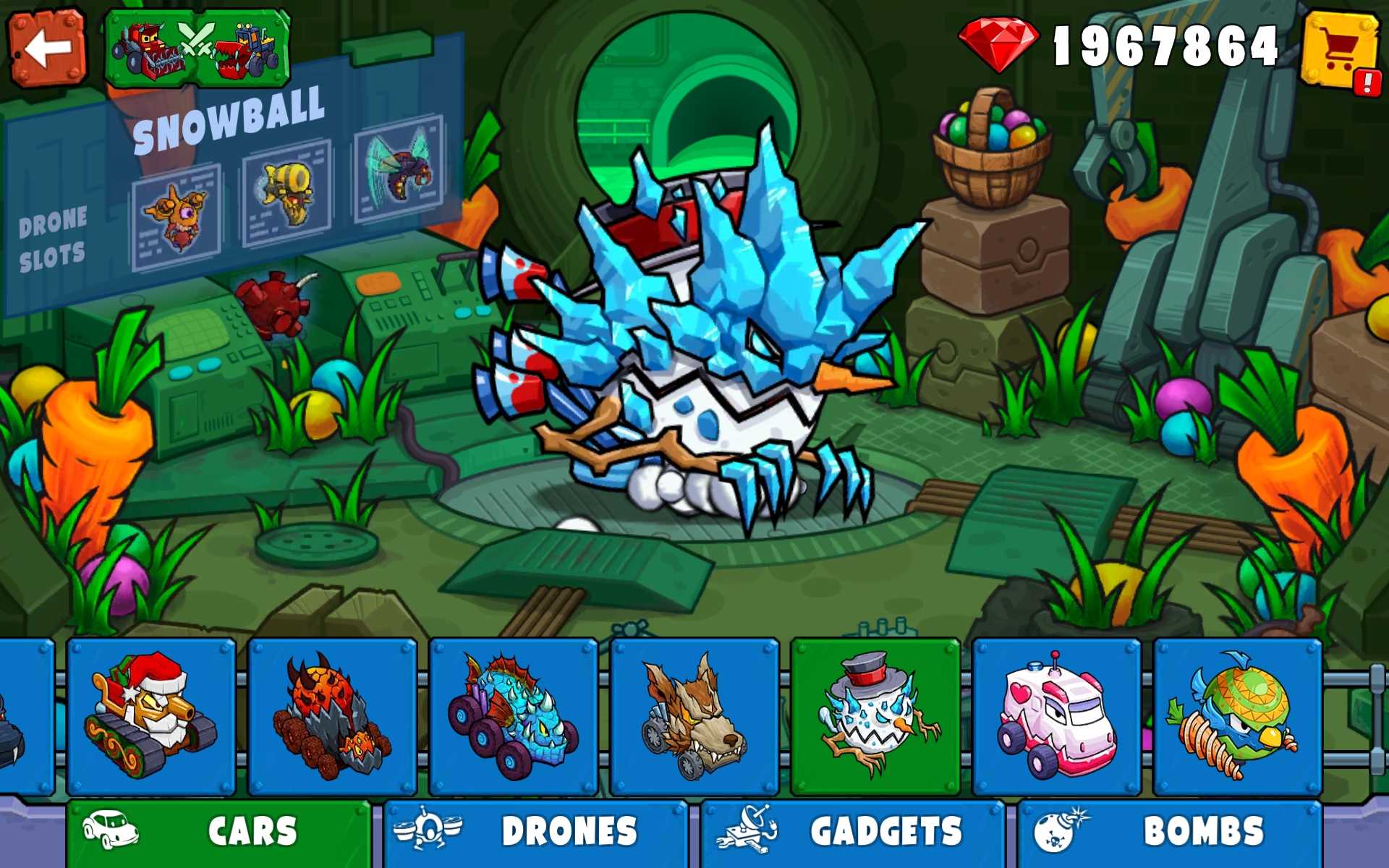The width and height of the screenshot is (1389, 868).
Task: Go back with the orange arrow button
Action: 47,48
